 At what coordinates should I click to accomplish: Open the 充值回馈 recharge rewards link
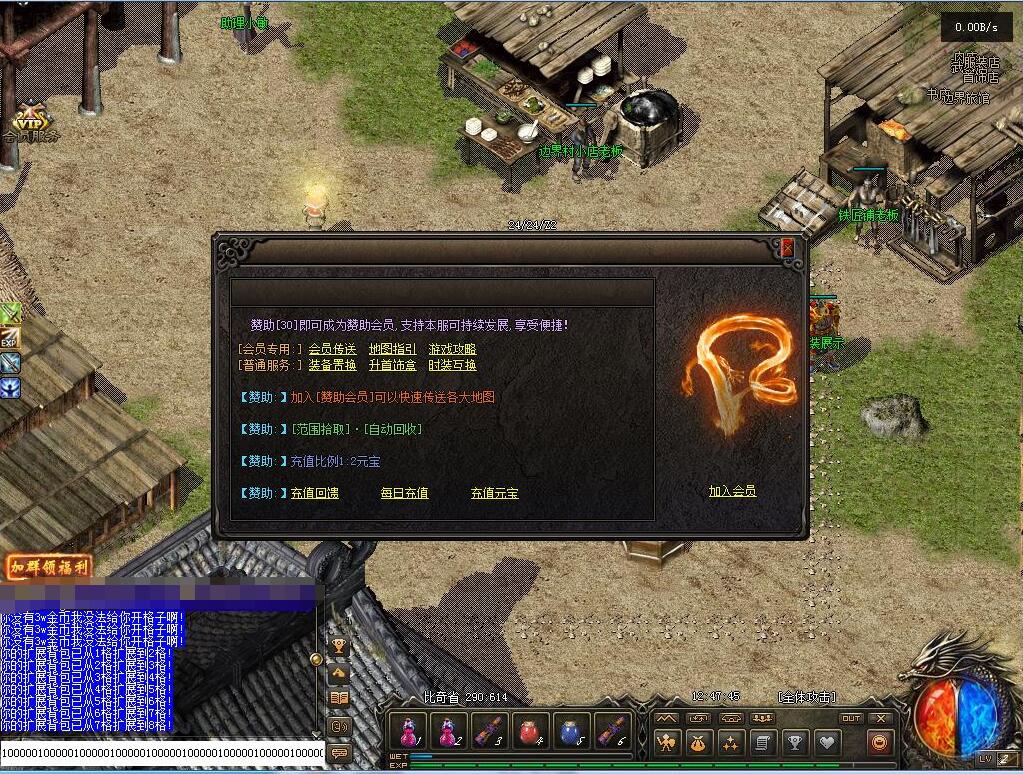coord(315,493)
